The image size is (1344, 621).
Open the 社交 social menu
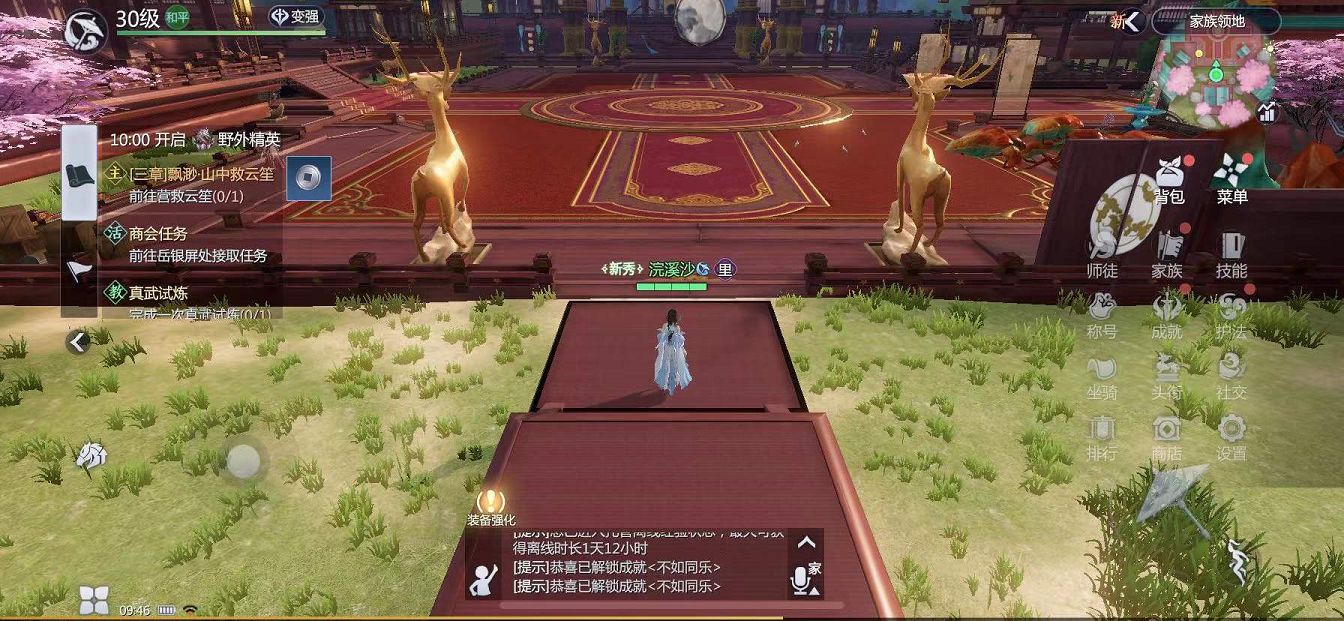[x=1231, y=377]
